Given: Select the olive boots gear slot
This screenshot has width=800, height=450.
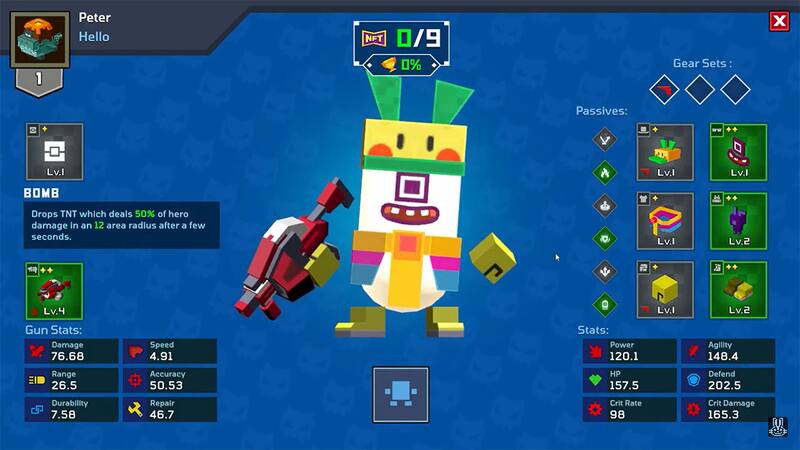Looking at the screenshot, I should pyautogui.click(x=738, y=289).
